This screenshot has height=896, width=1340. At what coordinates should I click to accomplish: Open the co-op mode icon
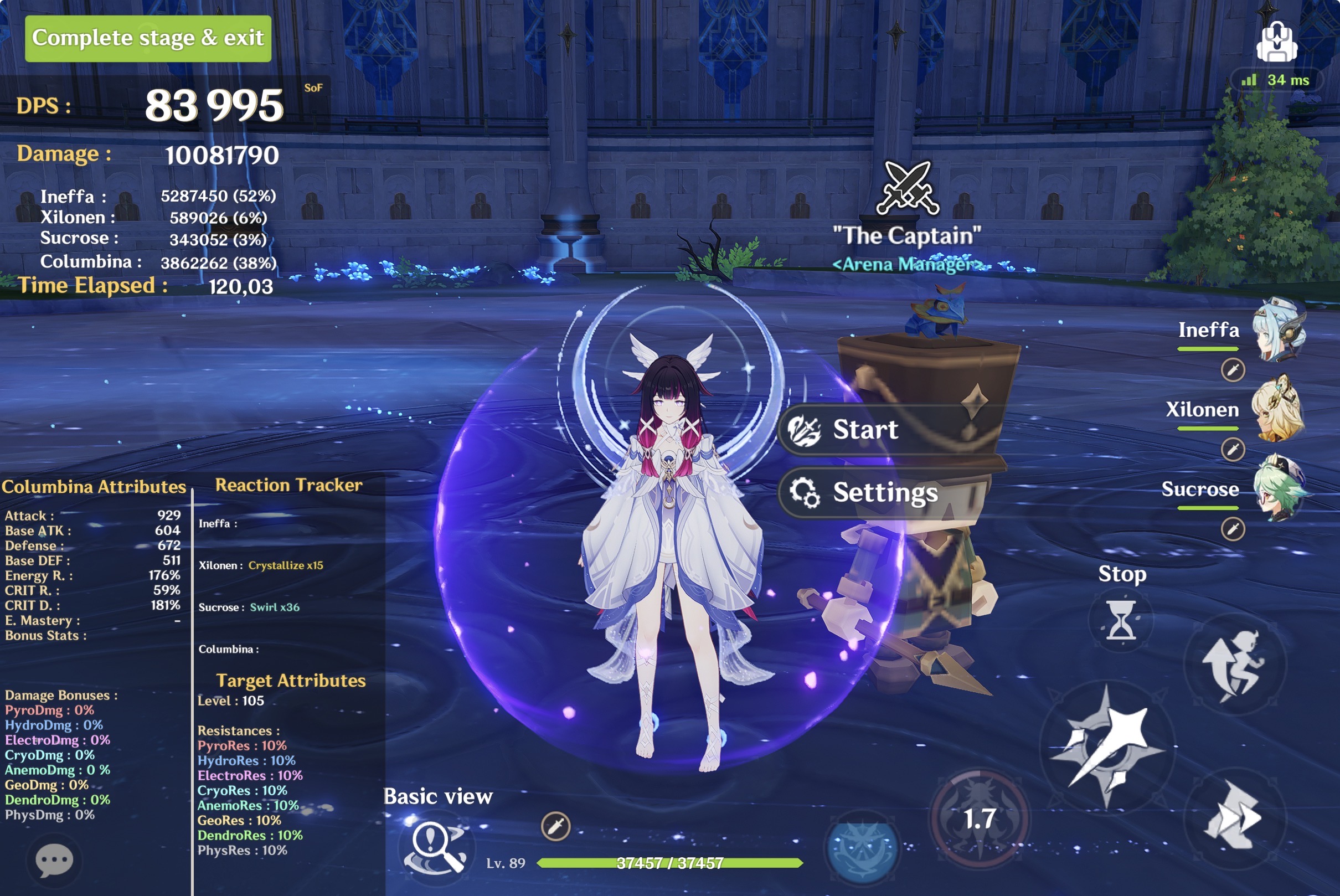point(1276,42)
